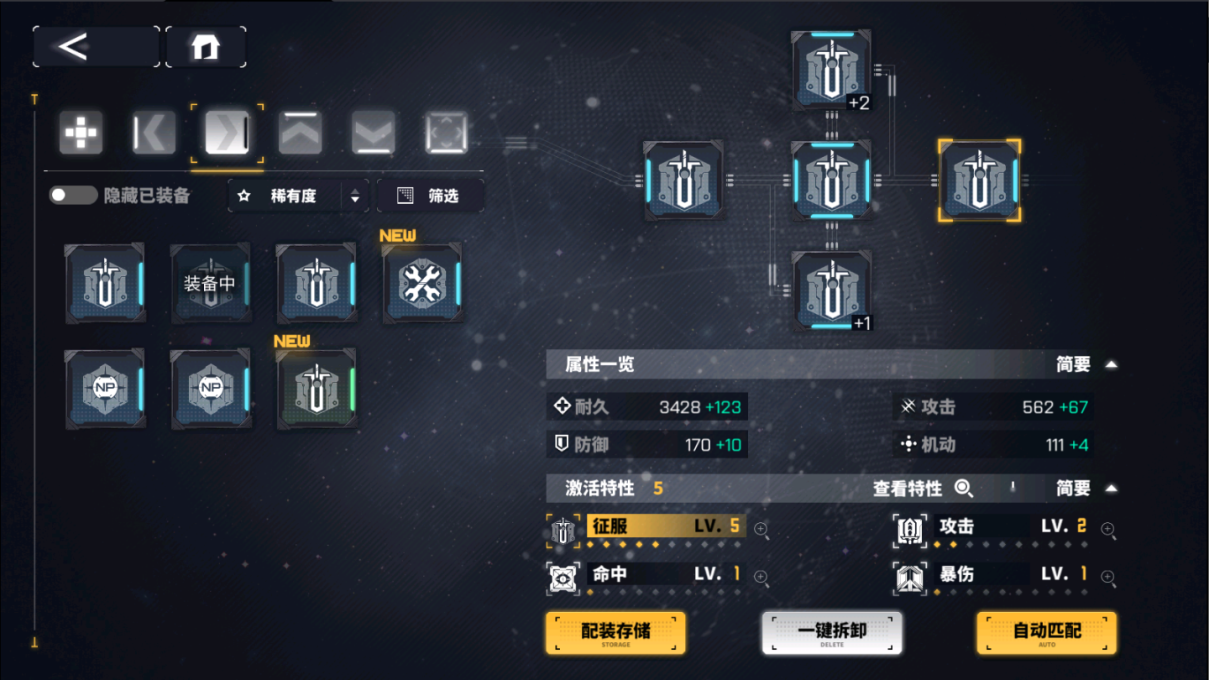This screenshot has height=680, width=1209.
Task: Select the NEW wrench module item
Action: pyautogui.click(x=422, y=284)
